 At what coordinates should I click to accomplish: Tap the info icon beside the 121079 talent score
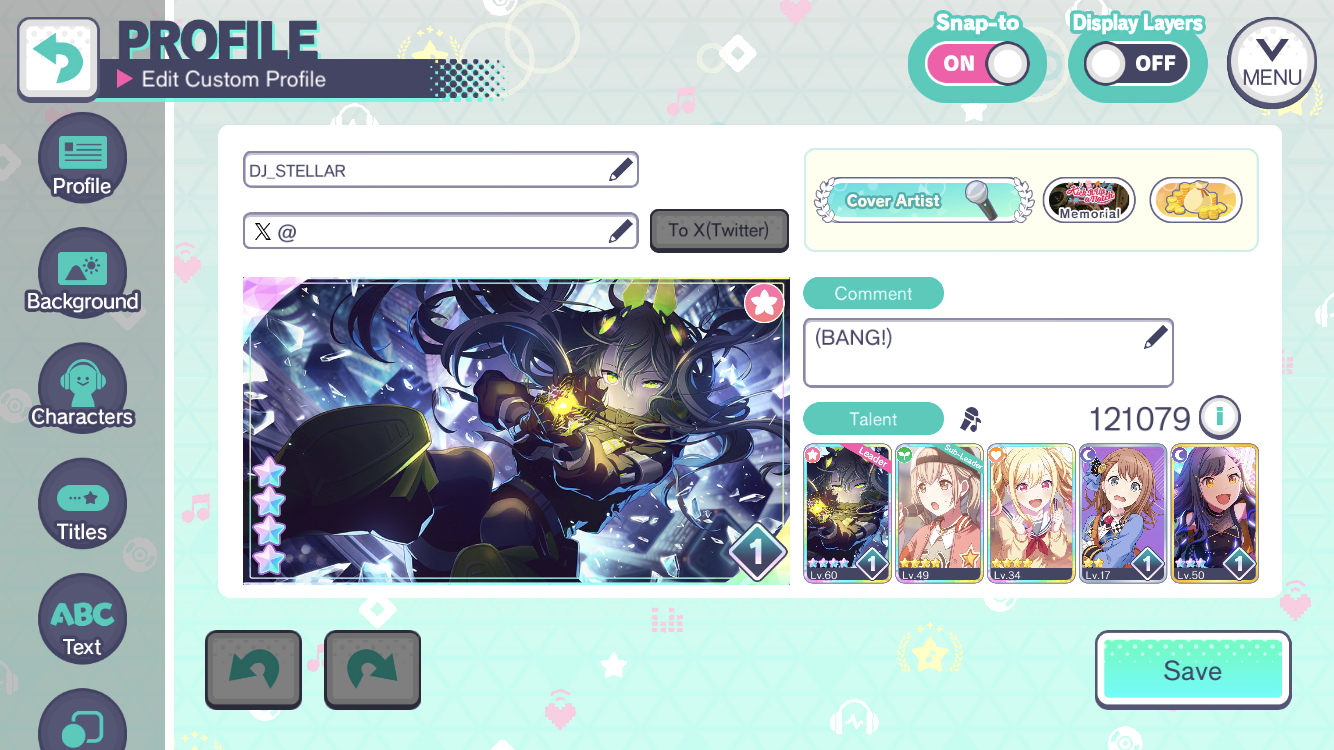1219,418
